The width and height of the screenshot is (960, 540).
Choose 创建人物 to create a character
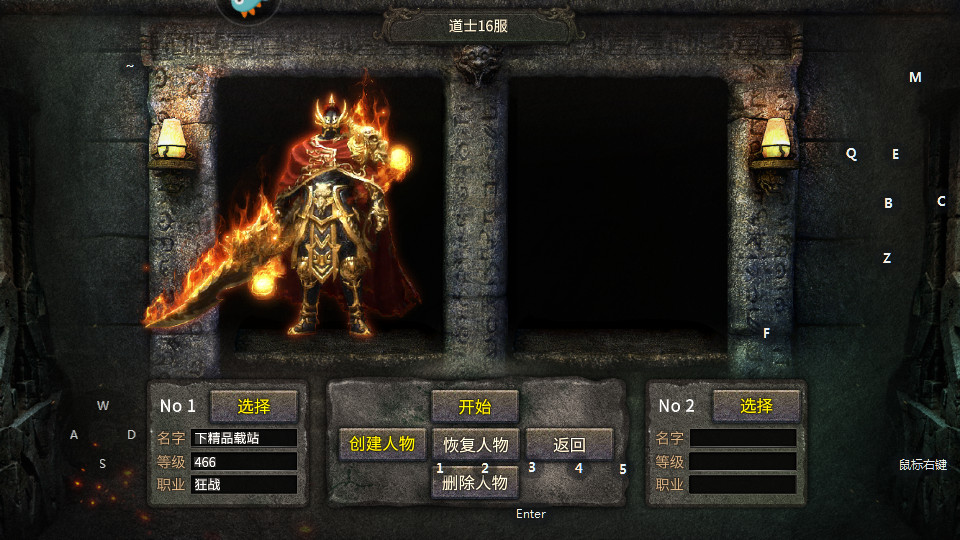[382, 444]
